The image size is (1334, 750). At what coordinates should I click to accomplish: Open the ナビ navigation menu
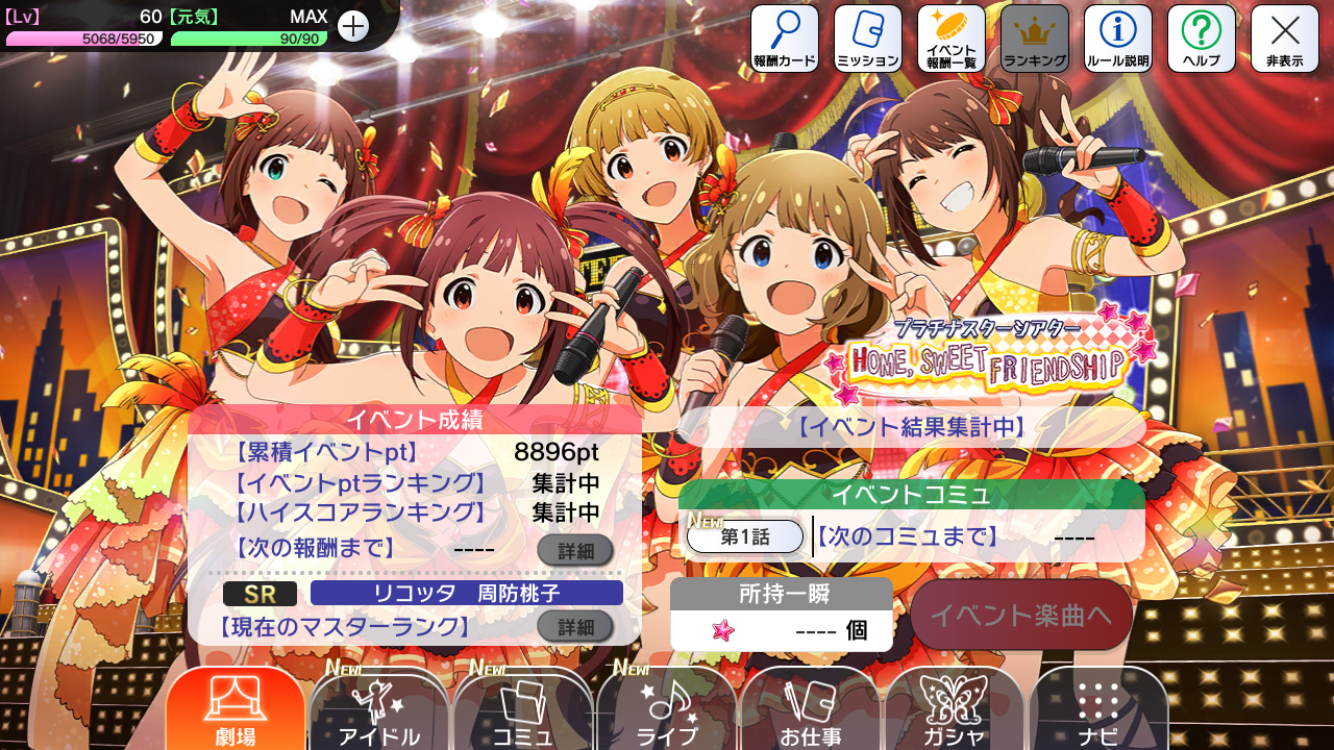1098,710
